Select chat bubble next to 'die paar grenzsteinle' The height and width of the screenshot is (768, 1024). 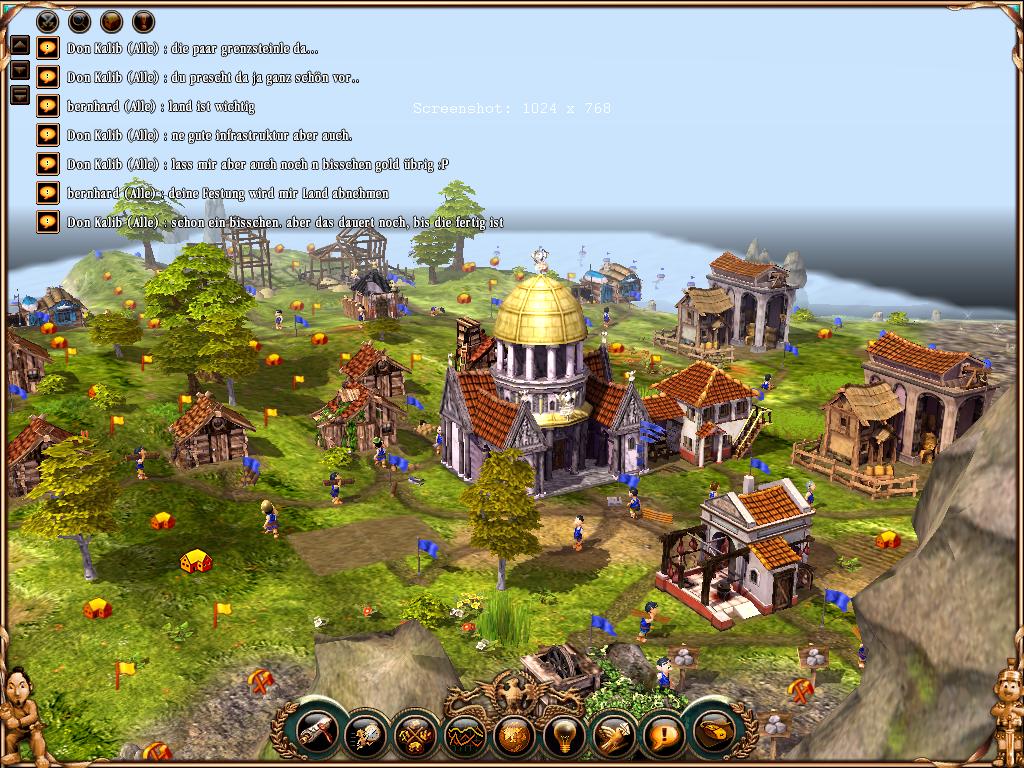click(x=47, y=47)
